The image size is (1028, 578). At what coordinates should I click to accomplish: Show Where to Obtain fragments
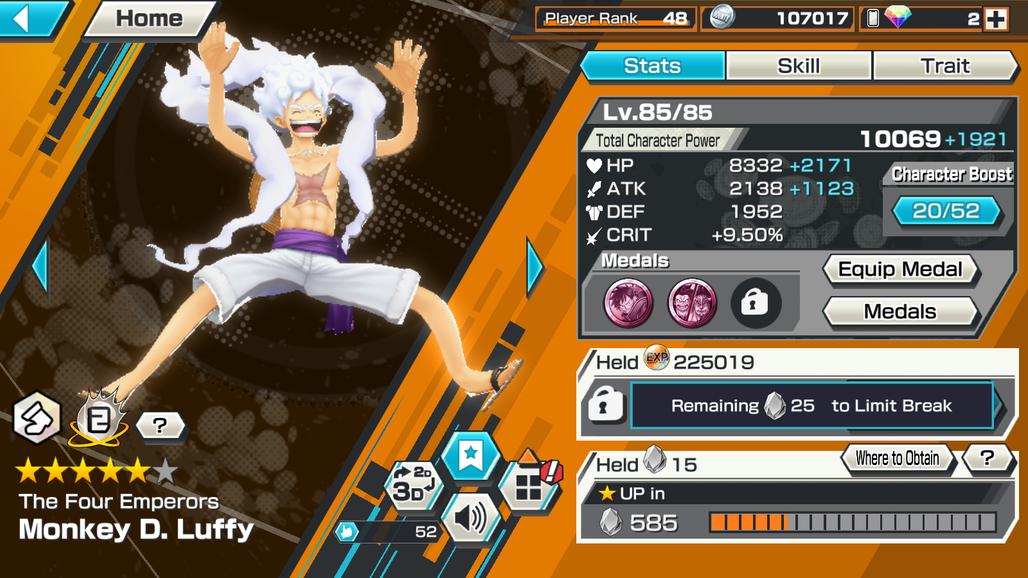[897, 459]
